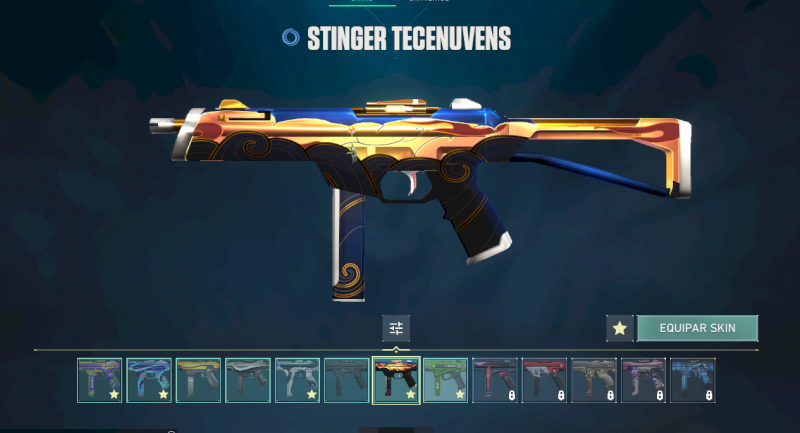Screen dimensions: 800x433
Task: Open the sliders filter button above the skins
Action: 396,328
